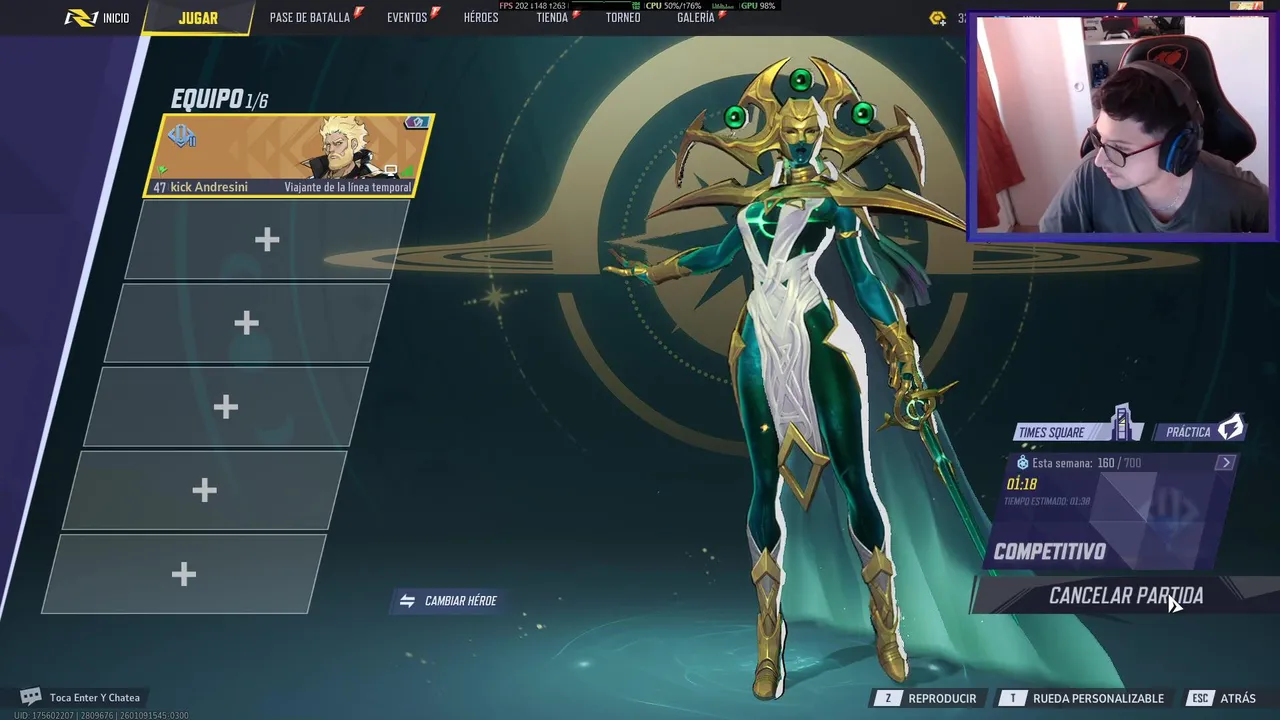
Task: Show the Galería tab
Action: tap(696, 18)
